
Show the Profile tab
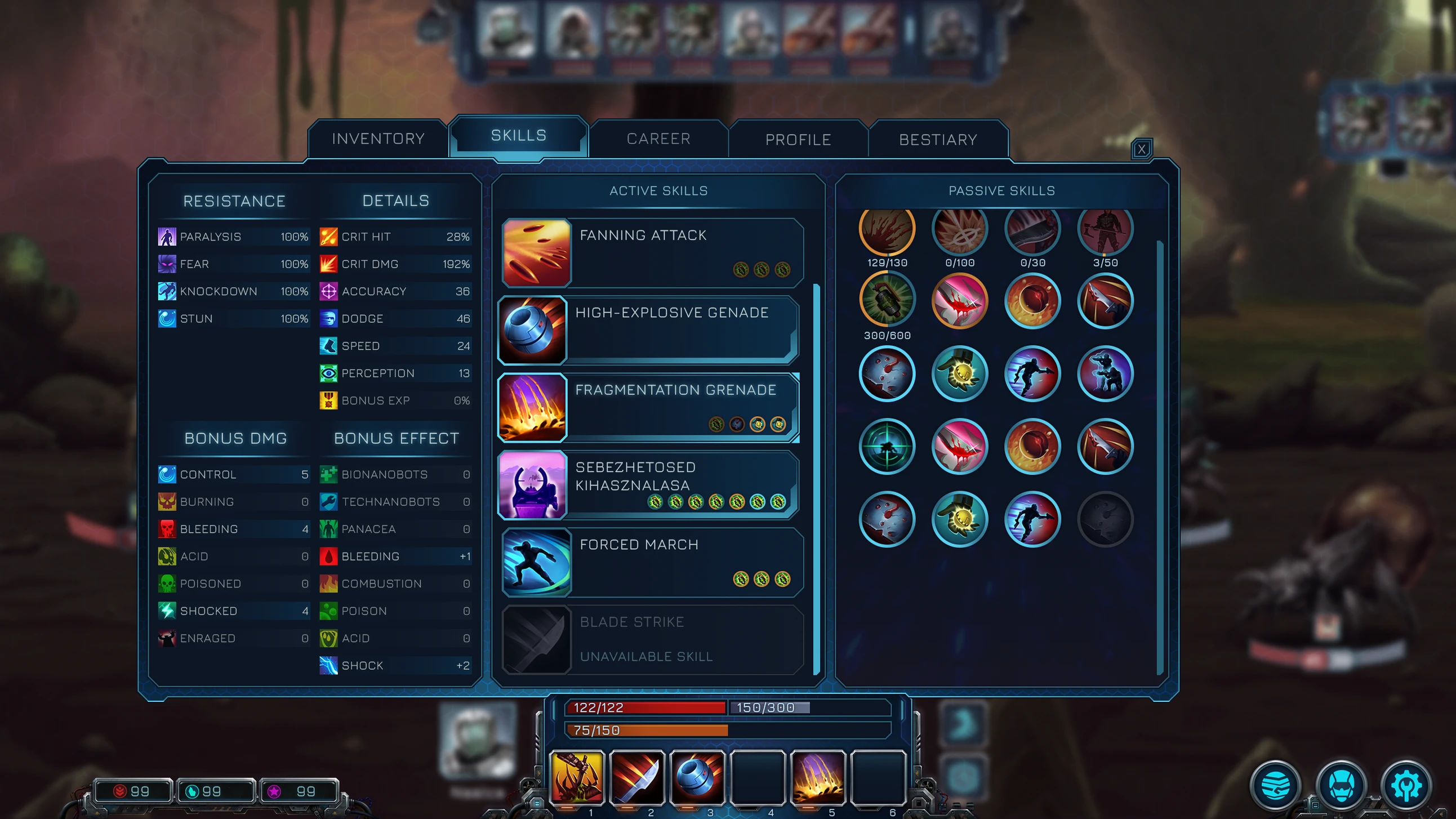[x=798, y=140]
